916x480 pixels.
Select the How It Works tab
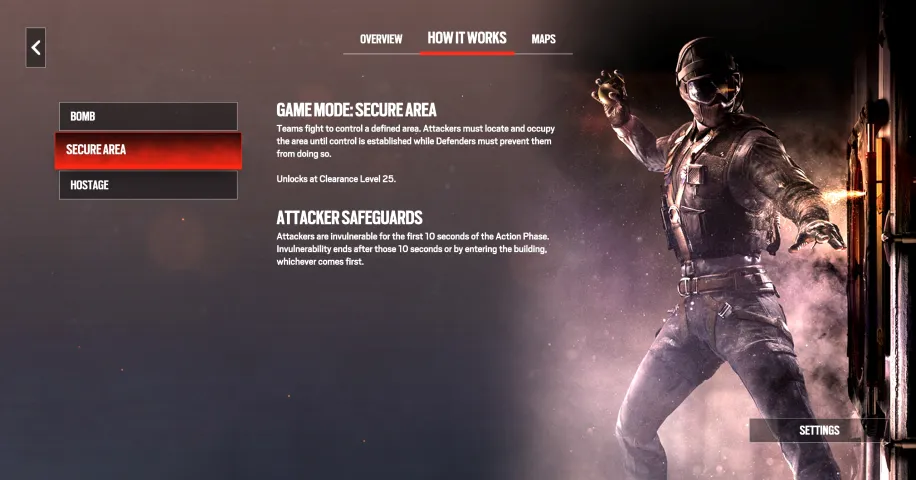pyautogui.click(x=467, y=38)
